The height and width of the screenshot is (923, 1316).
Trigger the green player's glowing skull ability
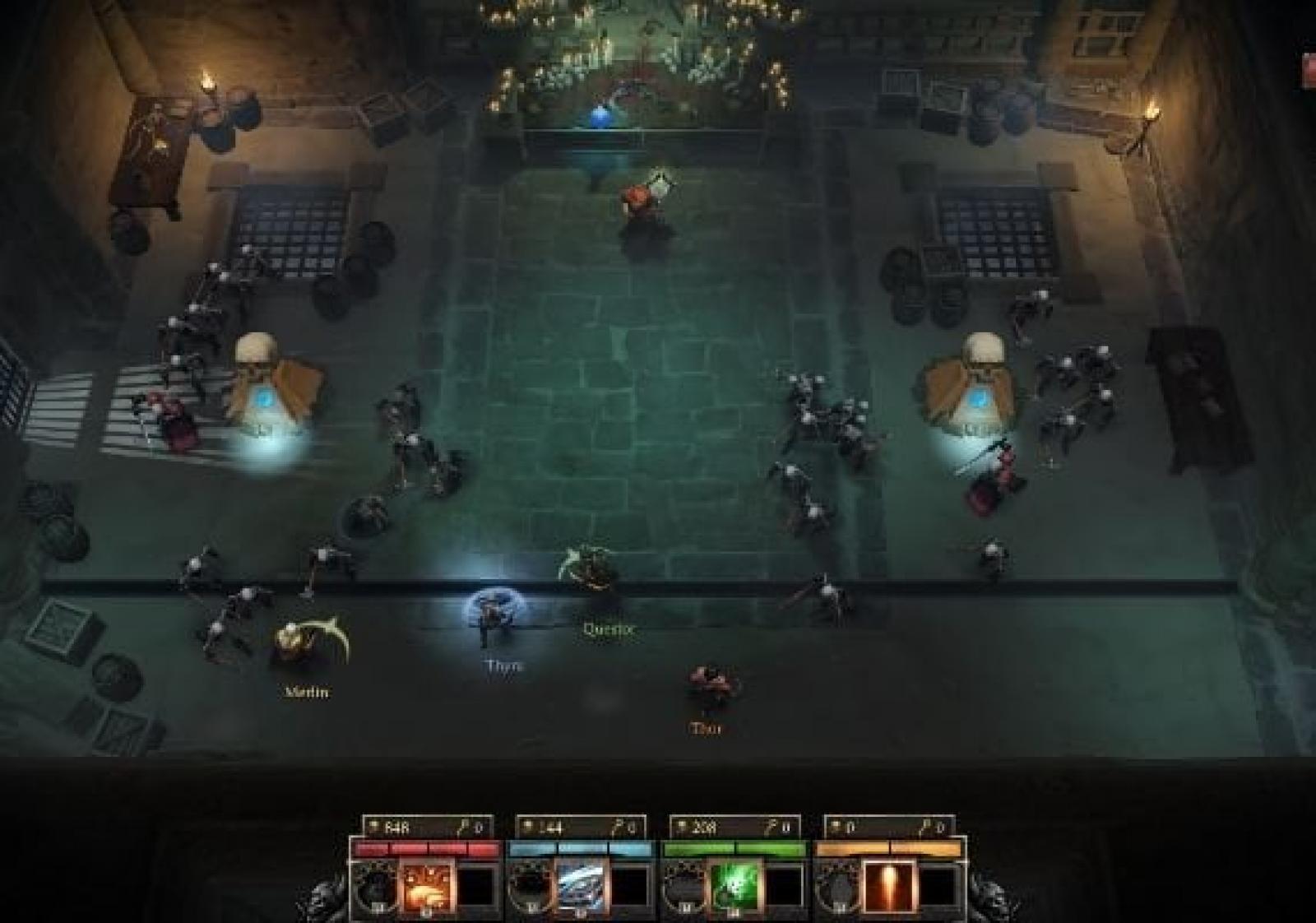pos(734,887)
